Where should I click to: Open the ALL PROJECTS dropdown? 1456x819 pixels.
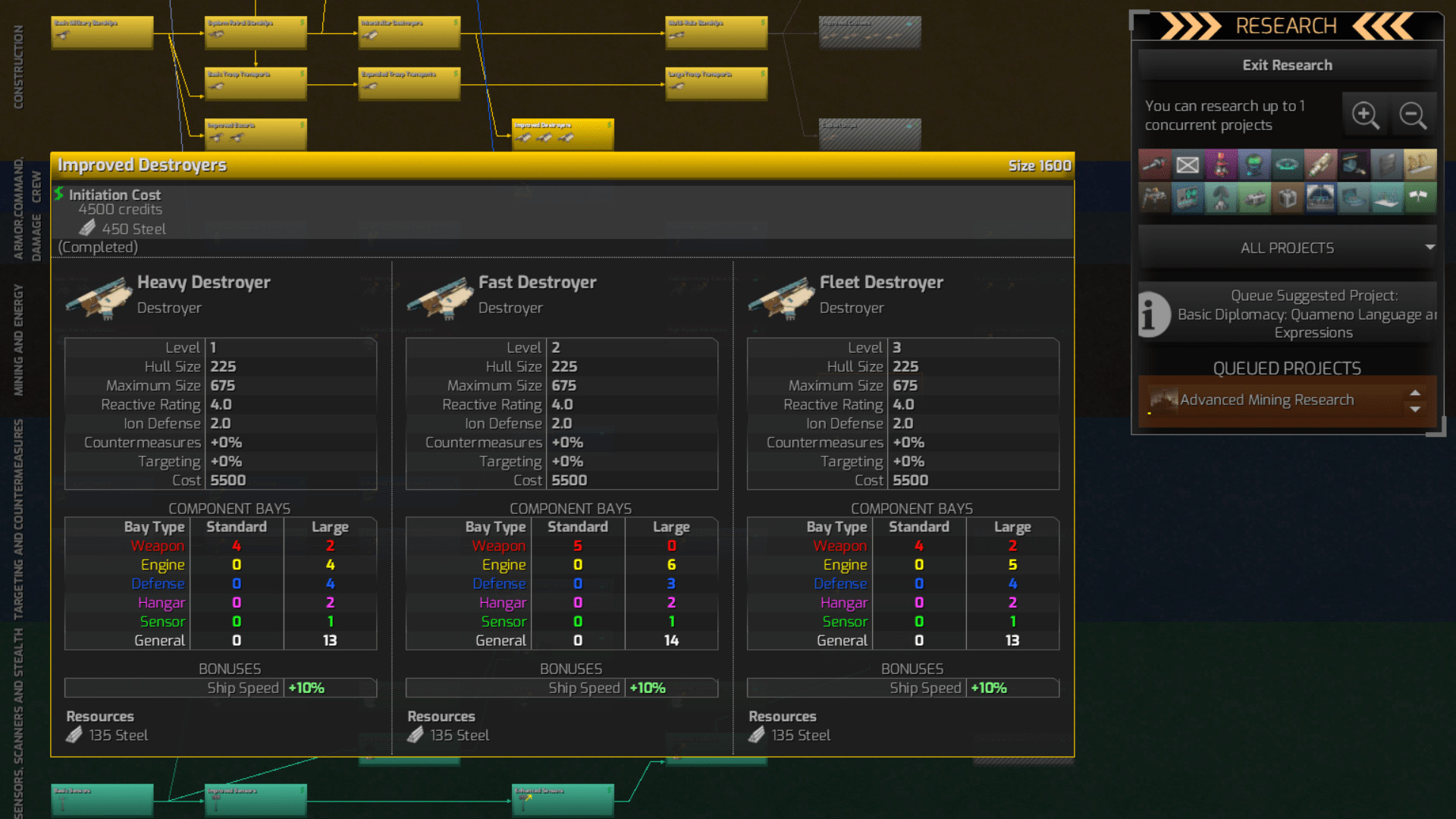pos(1286,247)
